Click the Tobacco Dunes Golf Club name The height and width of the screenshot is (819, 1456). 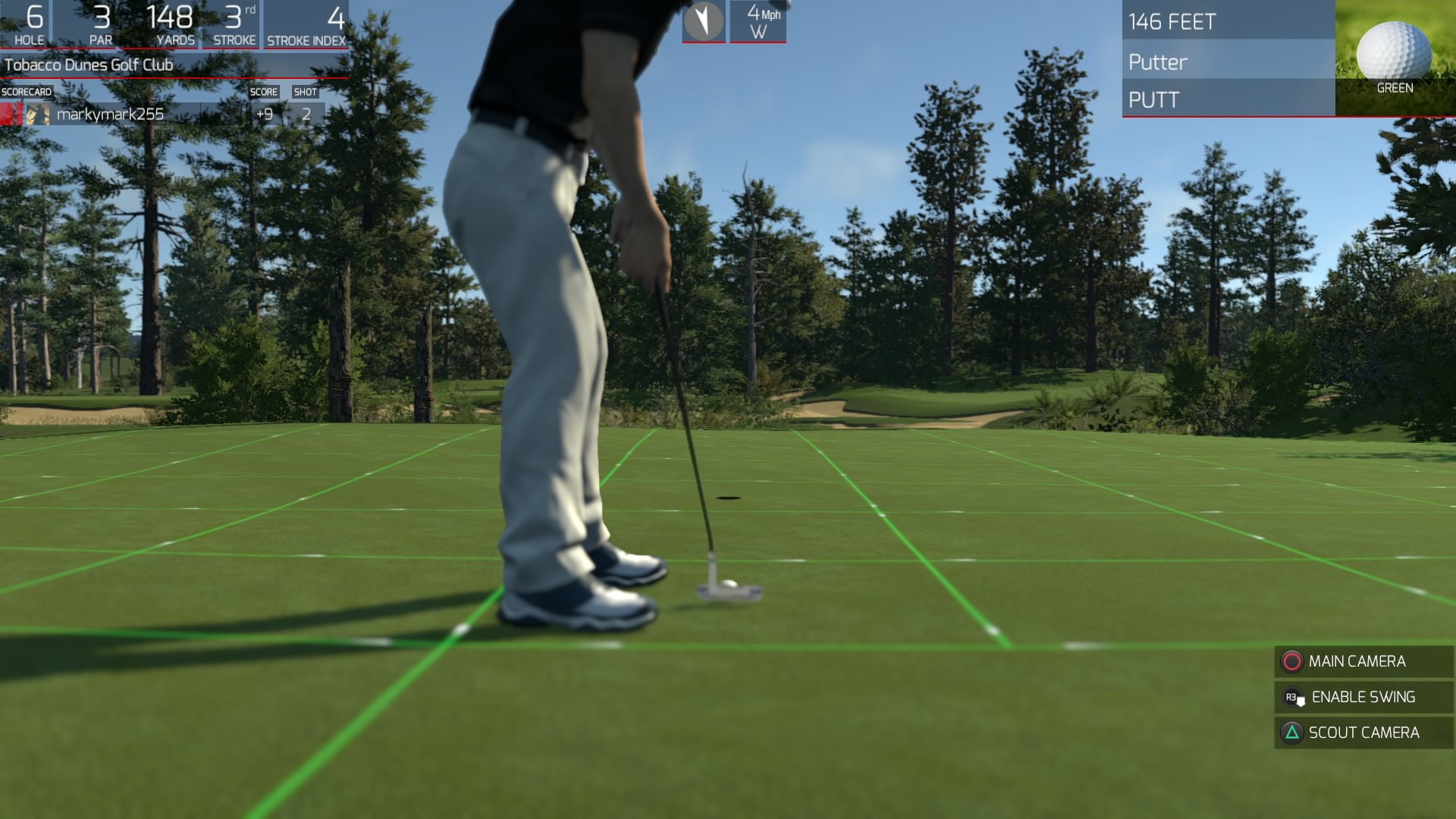pyautogui.click(x=87, y=64)
